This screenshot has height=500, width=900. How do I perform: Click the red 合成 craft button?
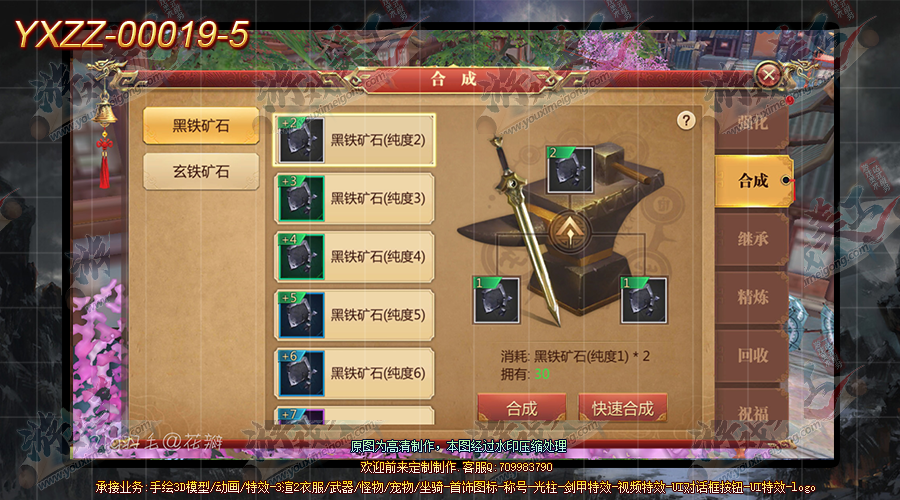[522, 408]
